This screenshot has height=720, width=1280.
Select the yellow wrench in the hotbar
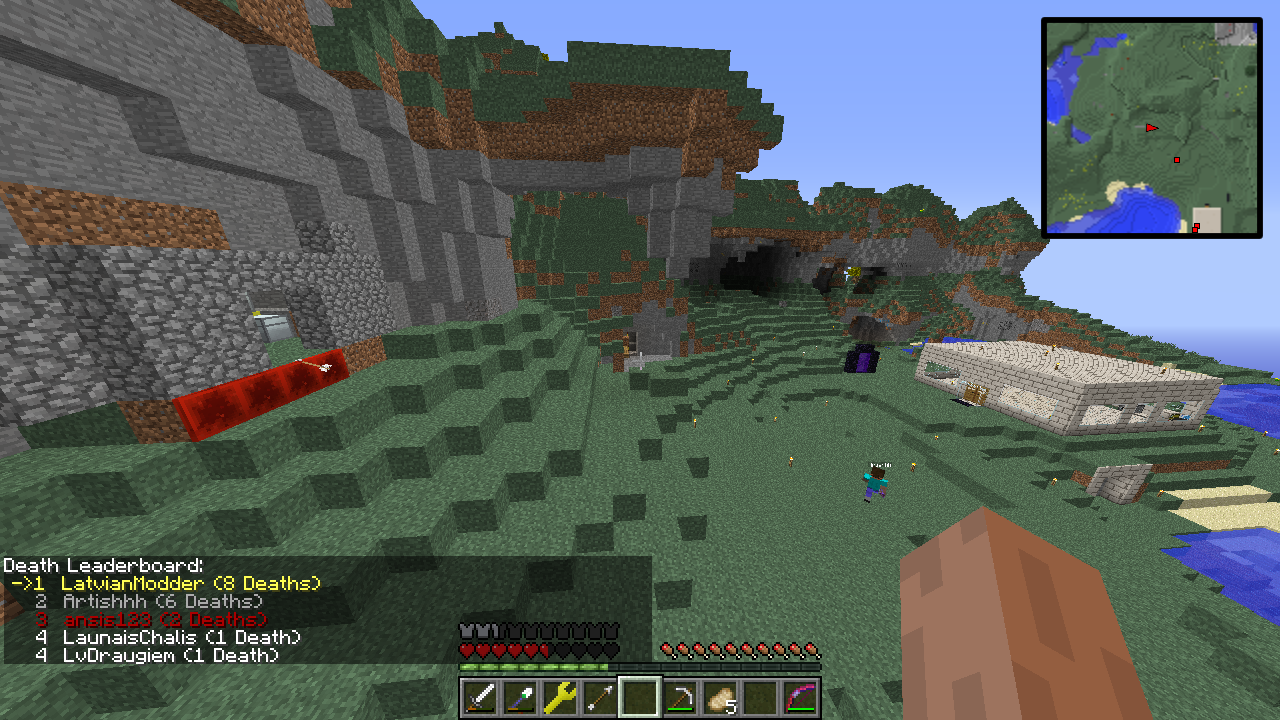click(x=560, y=697)
